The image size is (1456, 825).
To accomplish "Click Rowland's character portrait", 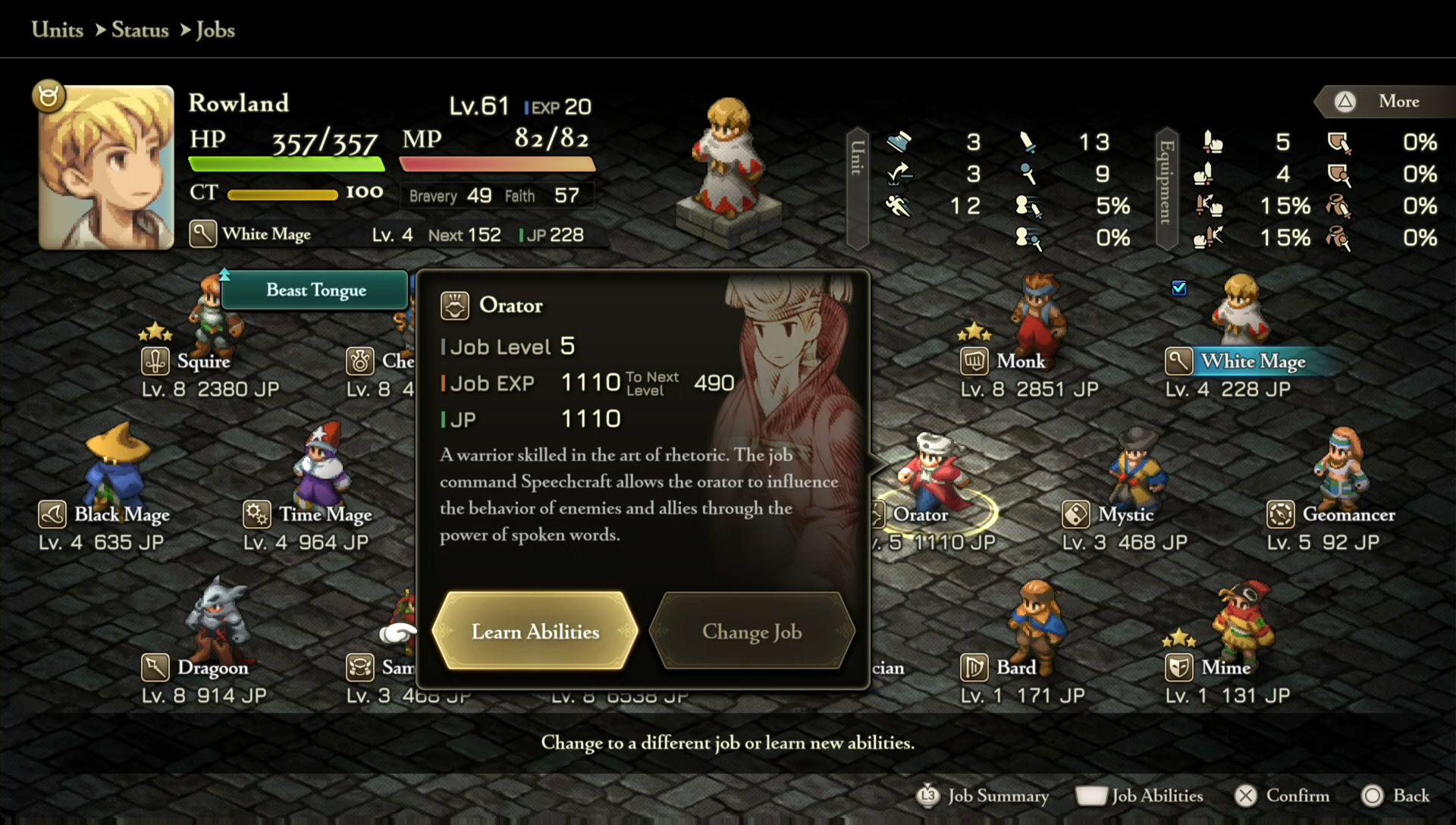I will (x=106, y=167).
